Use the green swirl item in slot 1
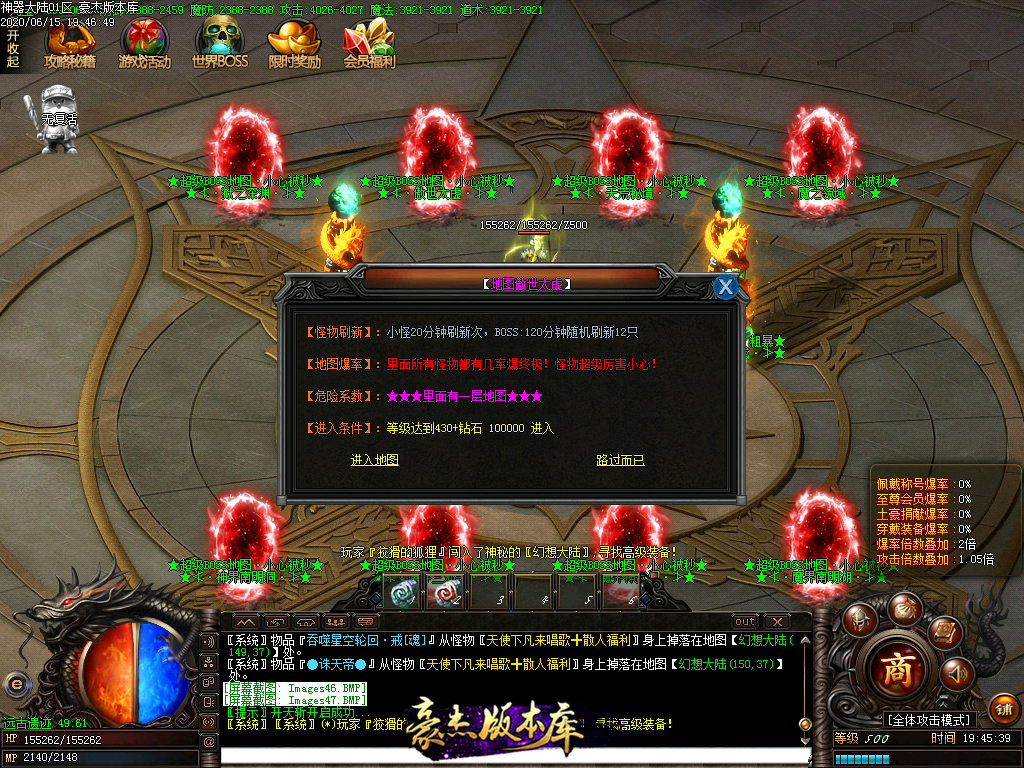The height and width of the screenshot is (768, 1024). coord(405,593)
